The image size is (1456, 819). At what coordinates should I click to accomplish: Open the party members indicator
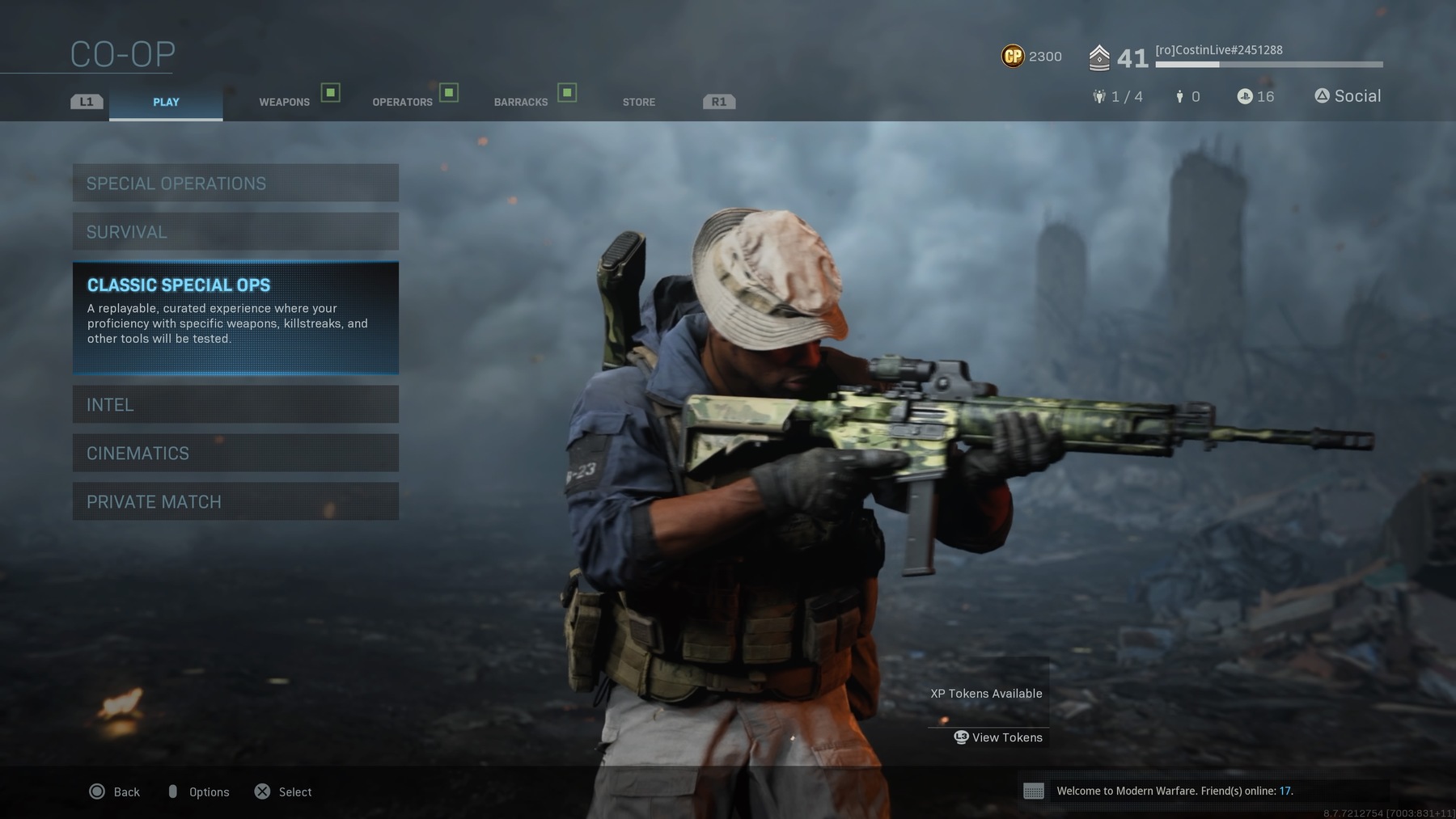point(1117,97)
